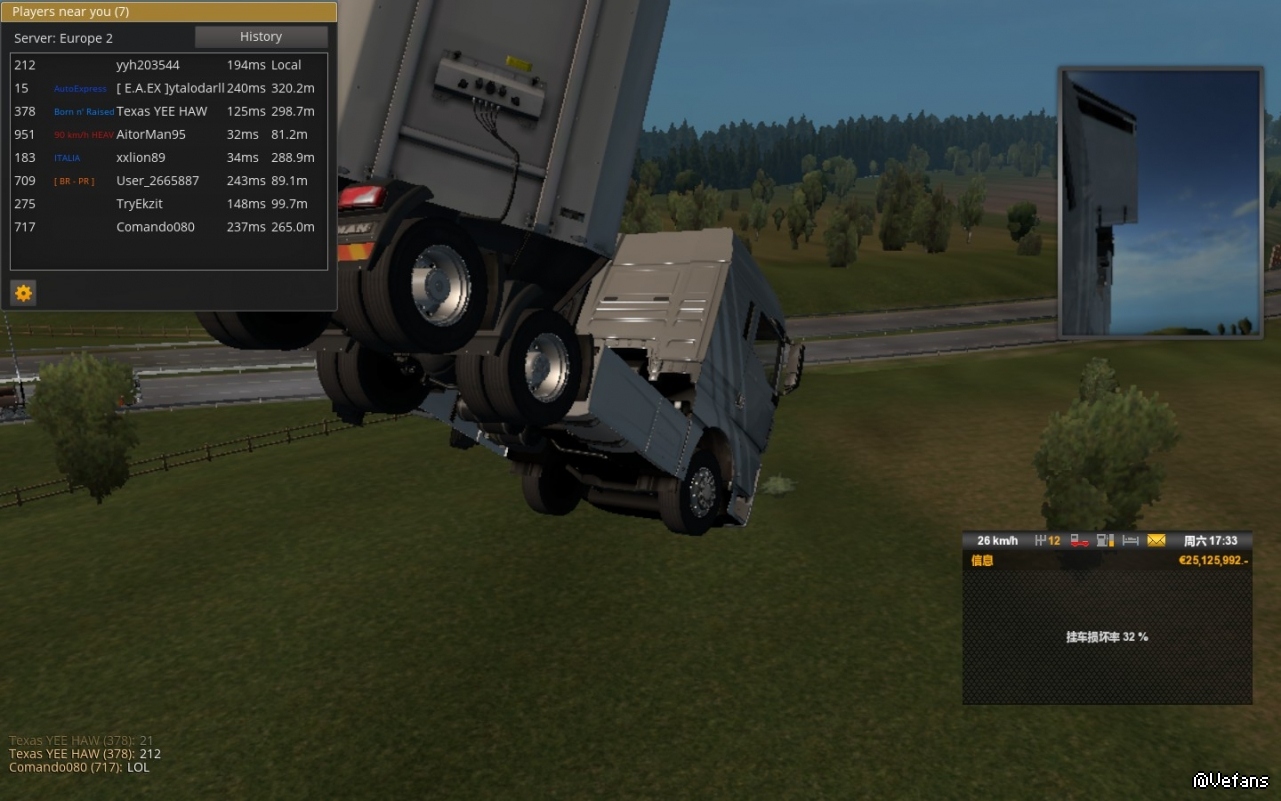1281x801 pixels.
Task: Select TryEkzit player entry
Action: coord(140,204)
